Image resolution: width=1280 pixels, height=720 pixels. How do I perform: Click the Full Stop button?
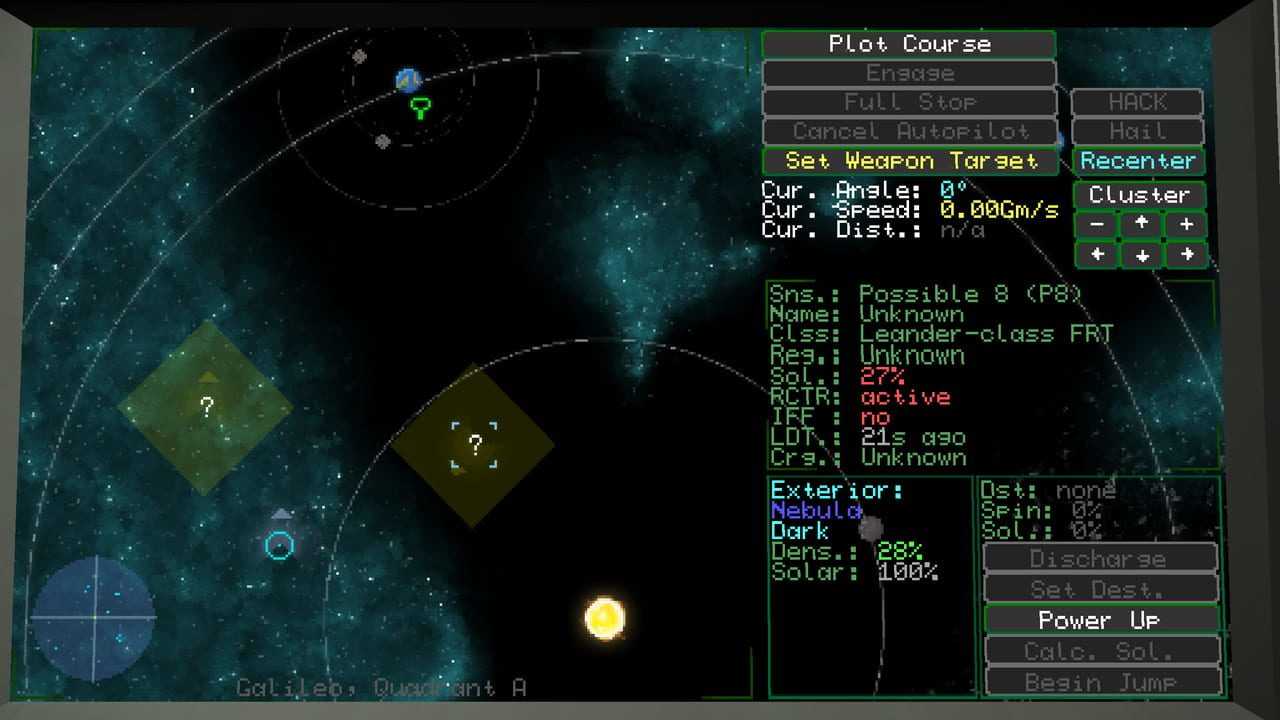(908, 102)
